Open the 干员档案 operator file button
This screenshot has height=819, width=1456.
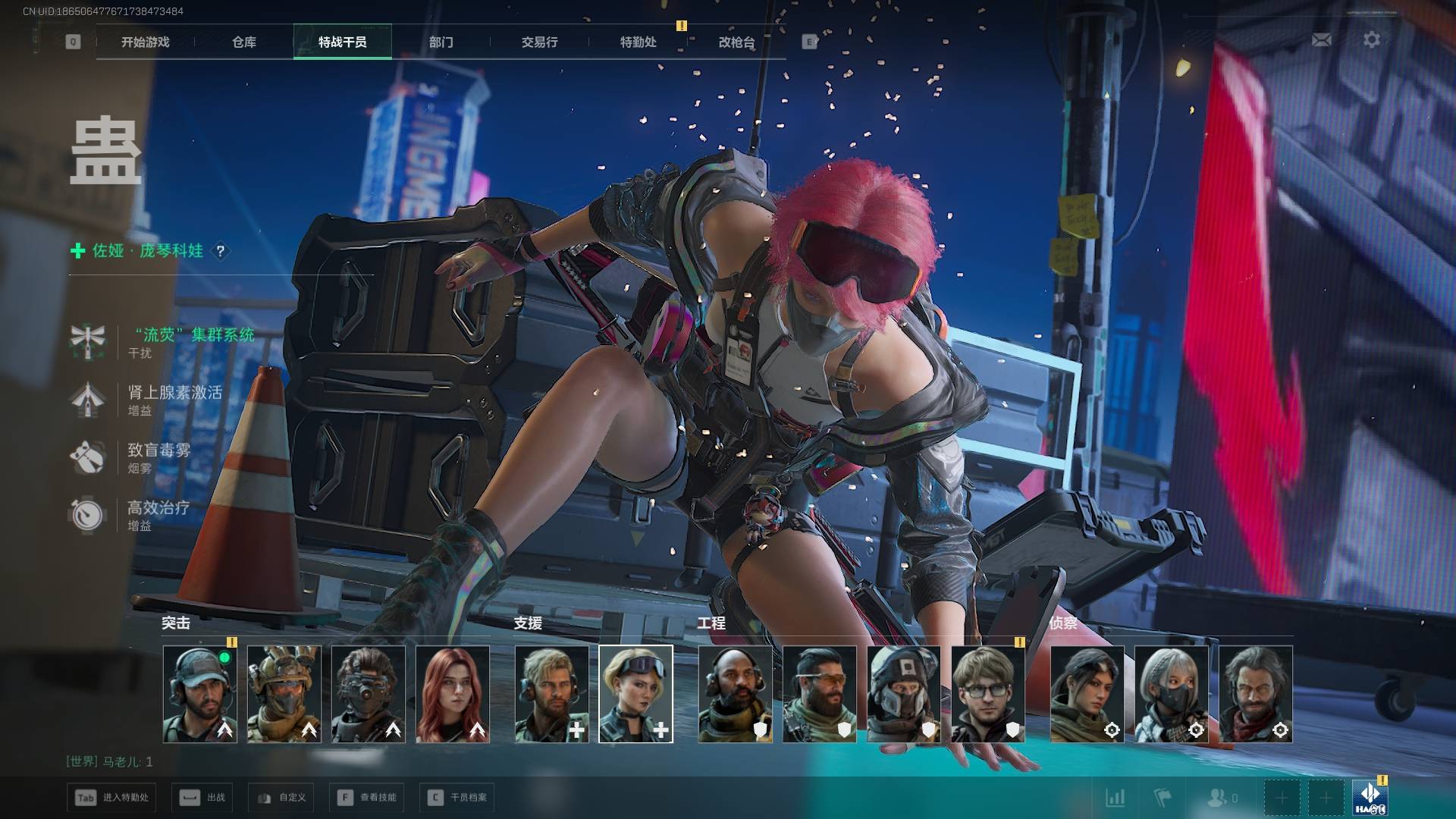[x=457, y=798]
